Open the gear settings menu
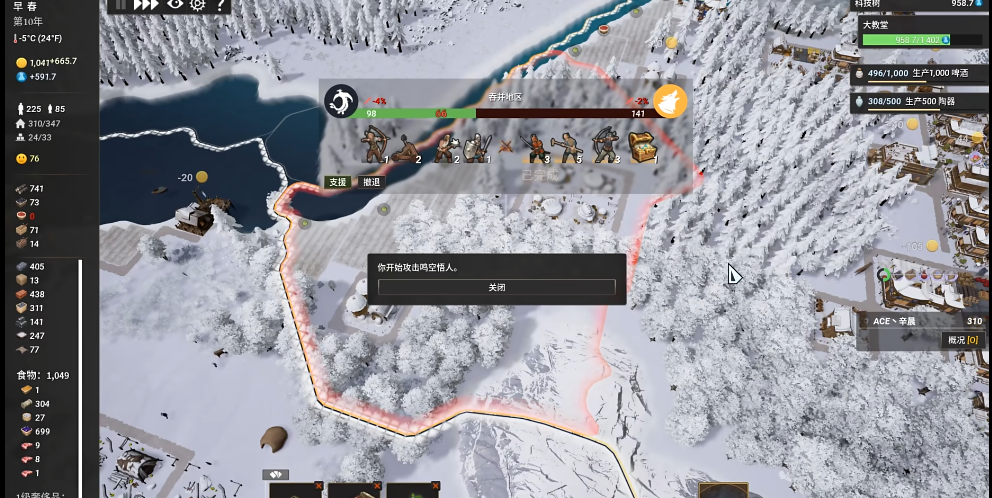The image size is (992, 498). click(x=198, y=4)
